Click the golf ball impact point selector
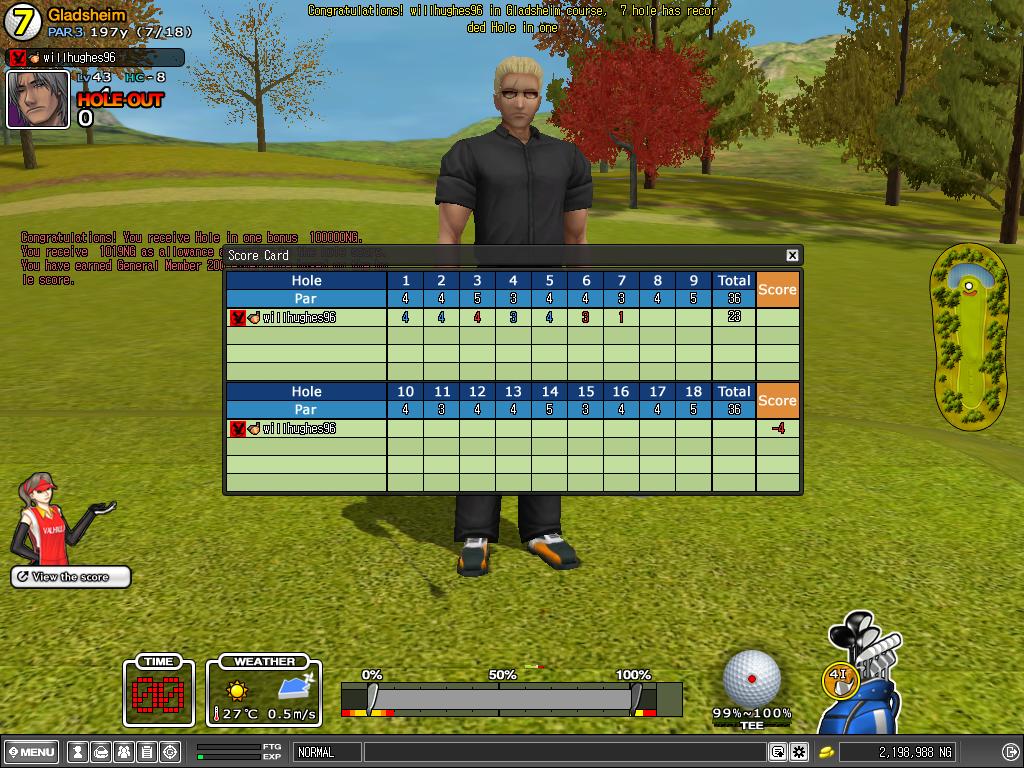 coord(752,678)
